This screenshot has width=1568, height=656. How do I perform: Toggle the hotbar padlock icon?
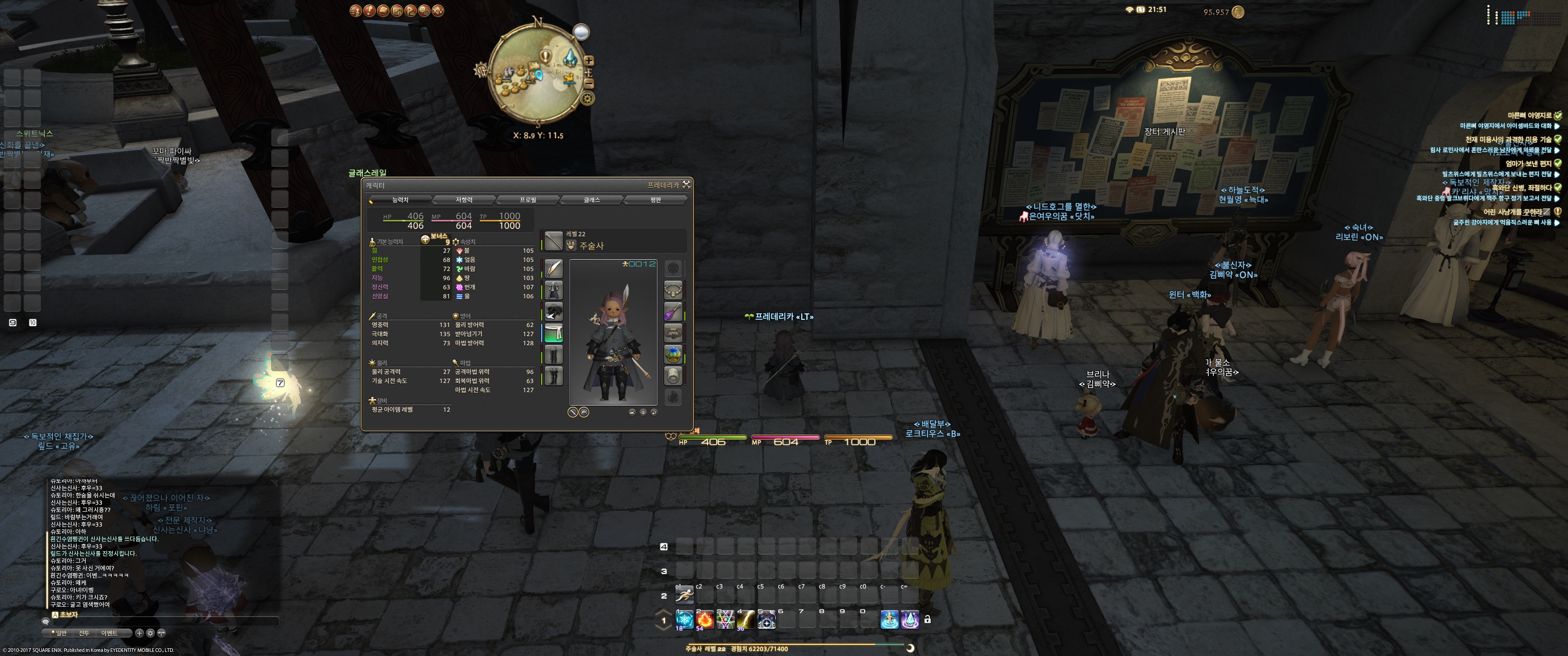pos(927,620)
